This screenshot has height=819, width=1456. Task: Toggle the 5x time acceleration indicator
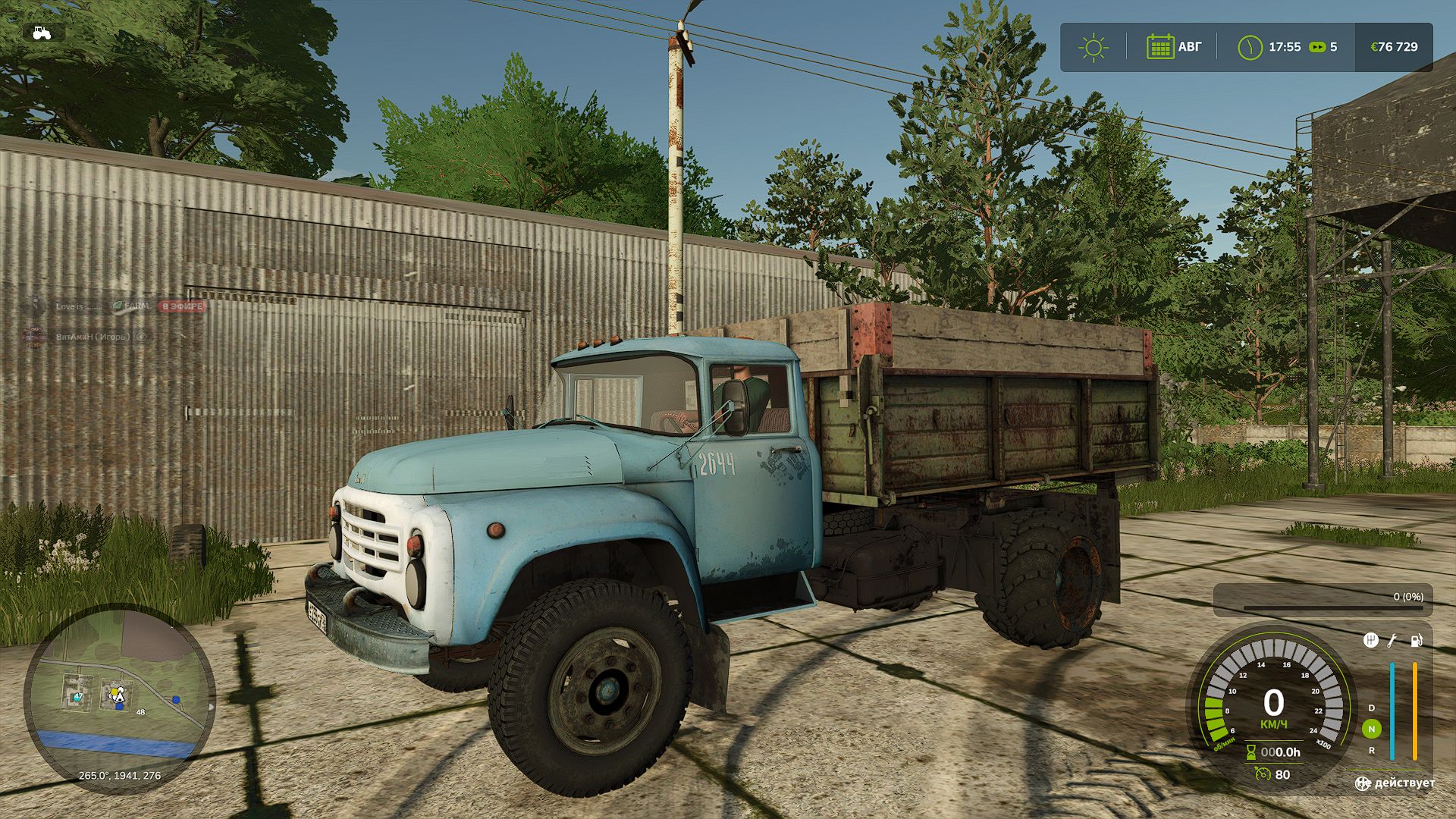[x=1316, y=47]
